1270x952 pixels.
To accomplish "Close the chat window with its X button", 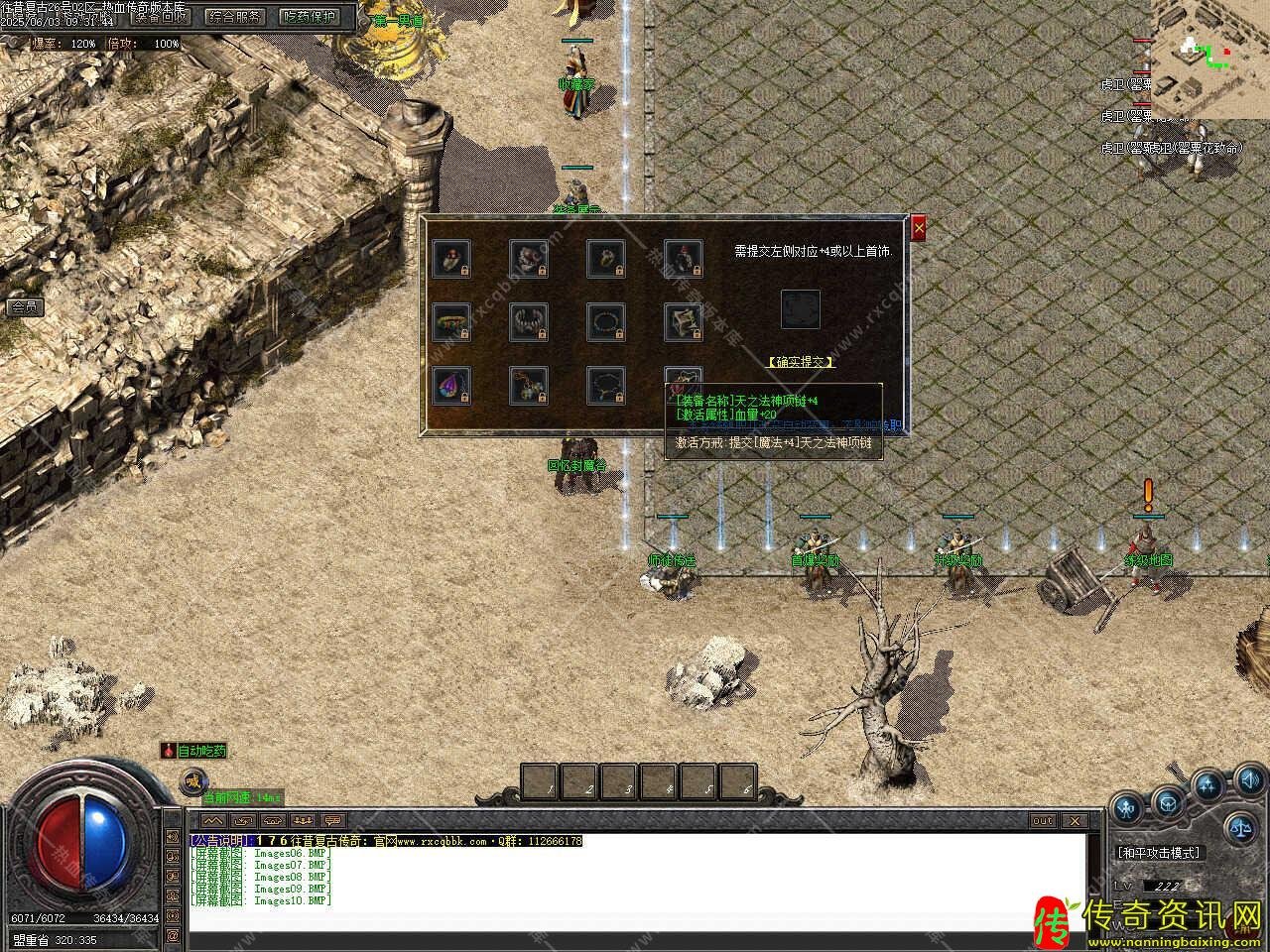I will coord(1075,821).
